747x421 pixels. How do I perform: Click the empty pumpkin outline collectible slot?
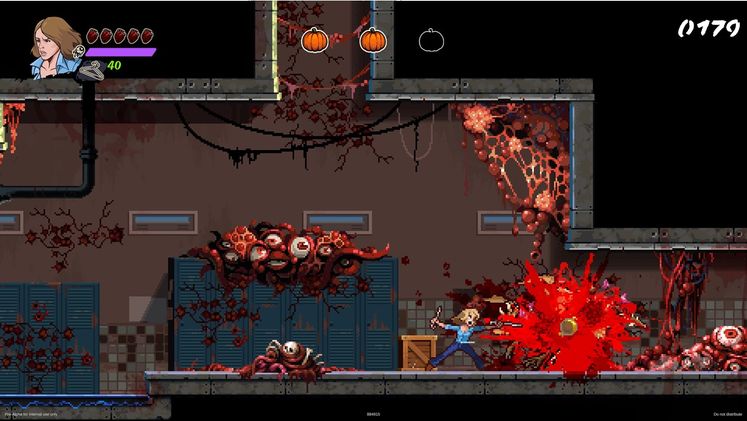tap(431, 40)
